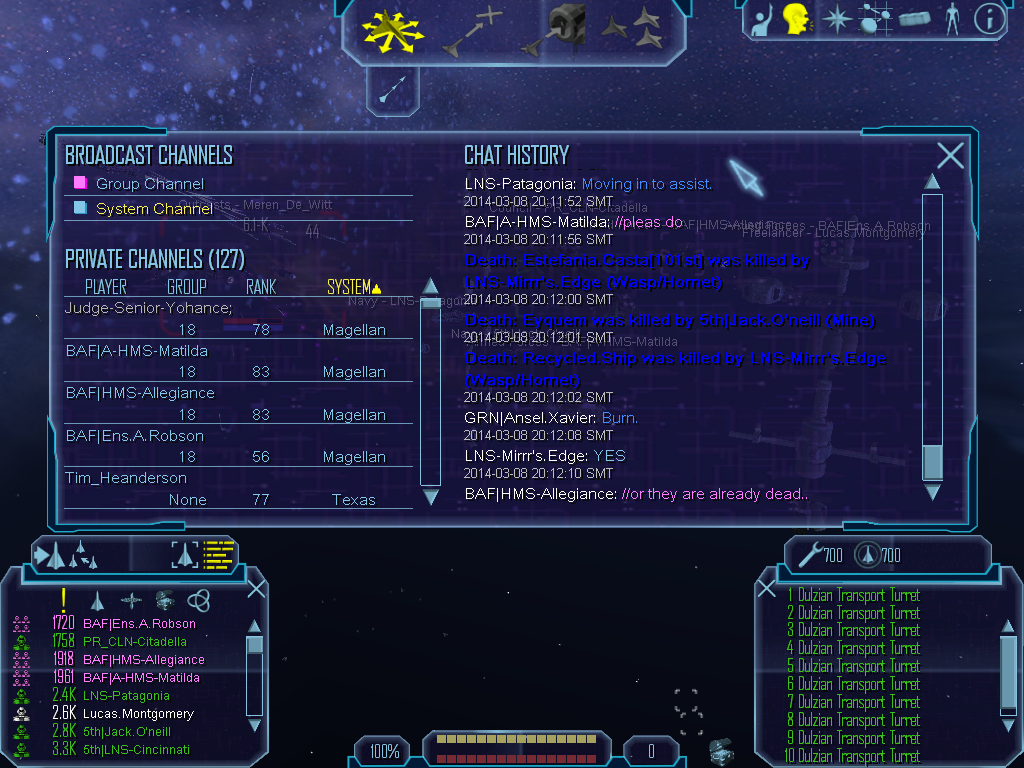Select weapon 1 Dulzian Transport Turret

pyautogui.click(x=852, y=596)
